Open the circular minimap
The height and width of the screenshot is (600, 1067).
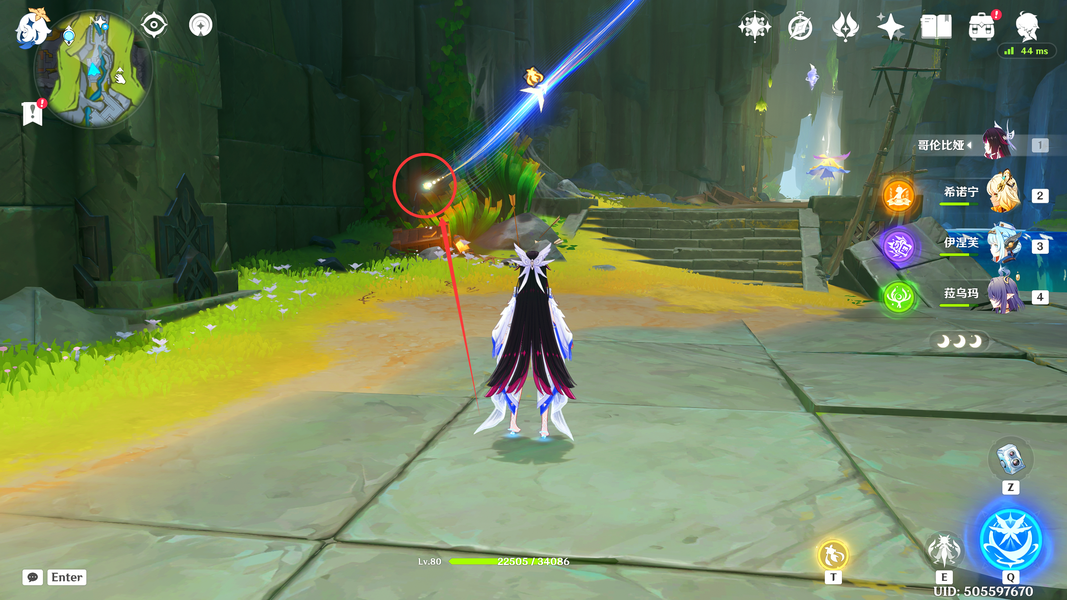tap(93, 69)
